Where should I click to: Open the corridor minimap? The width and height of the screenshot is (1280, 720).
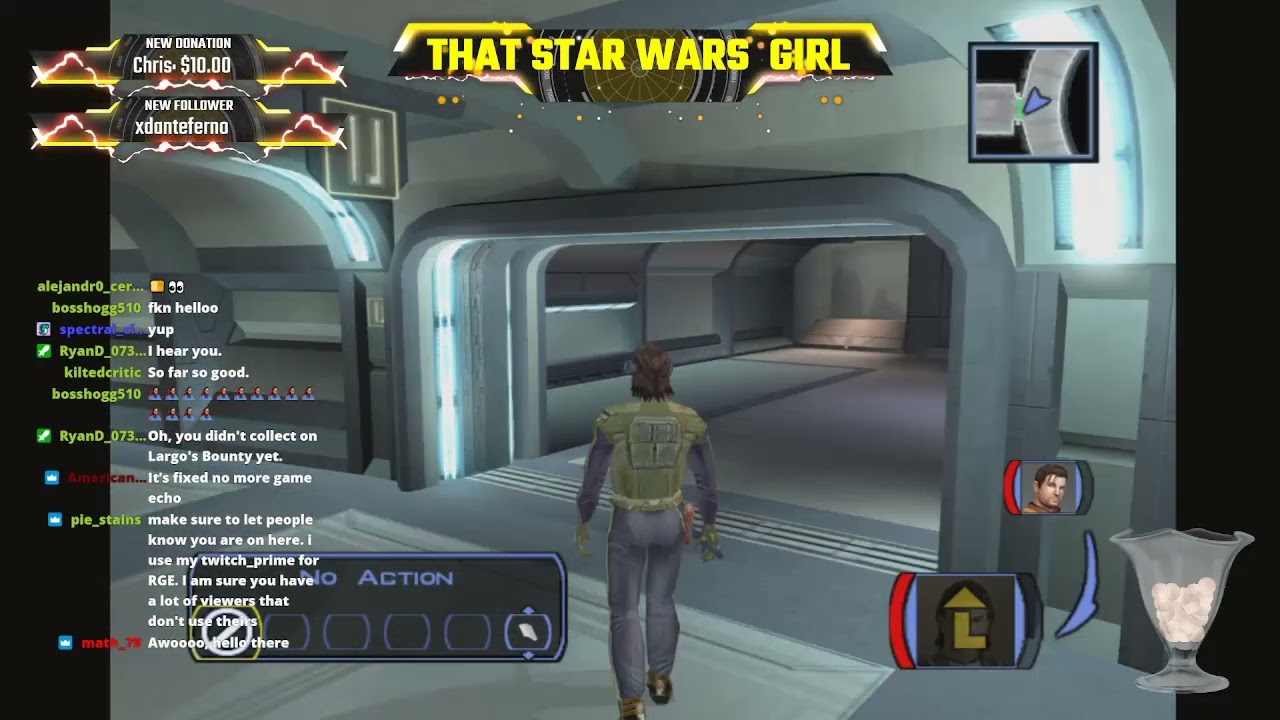click(1033, 102)
